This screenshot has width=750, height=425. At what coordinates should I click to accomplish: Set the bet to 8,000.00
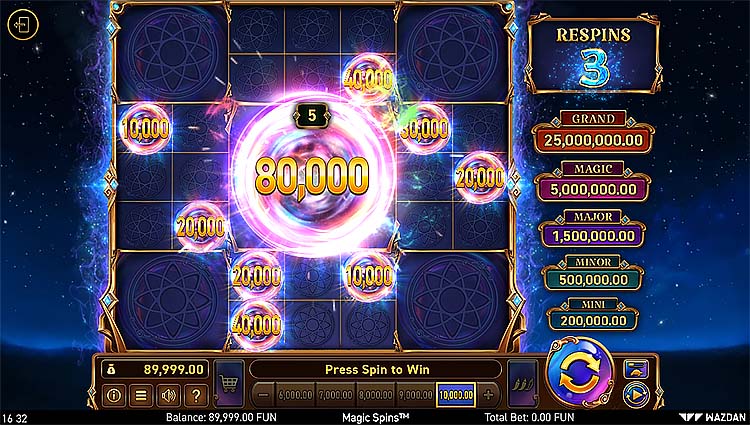pyautogui.click(x=374, y=395)
